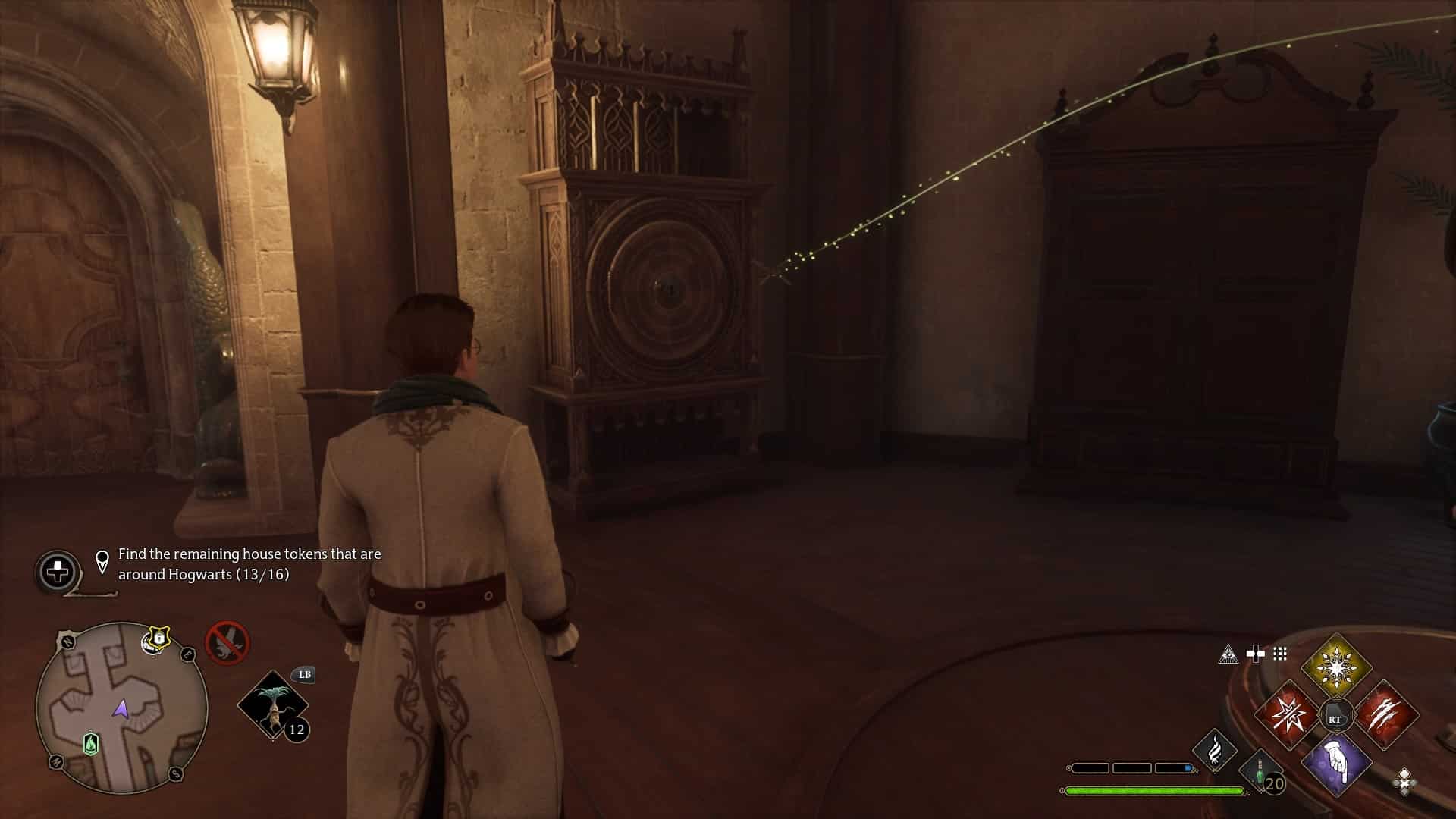
Task: Cast the red slash marks Diffindo spell
Action: [x=1385, y=714]
